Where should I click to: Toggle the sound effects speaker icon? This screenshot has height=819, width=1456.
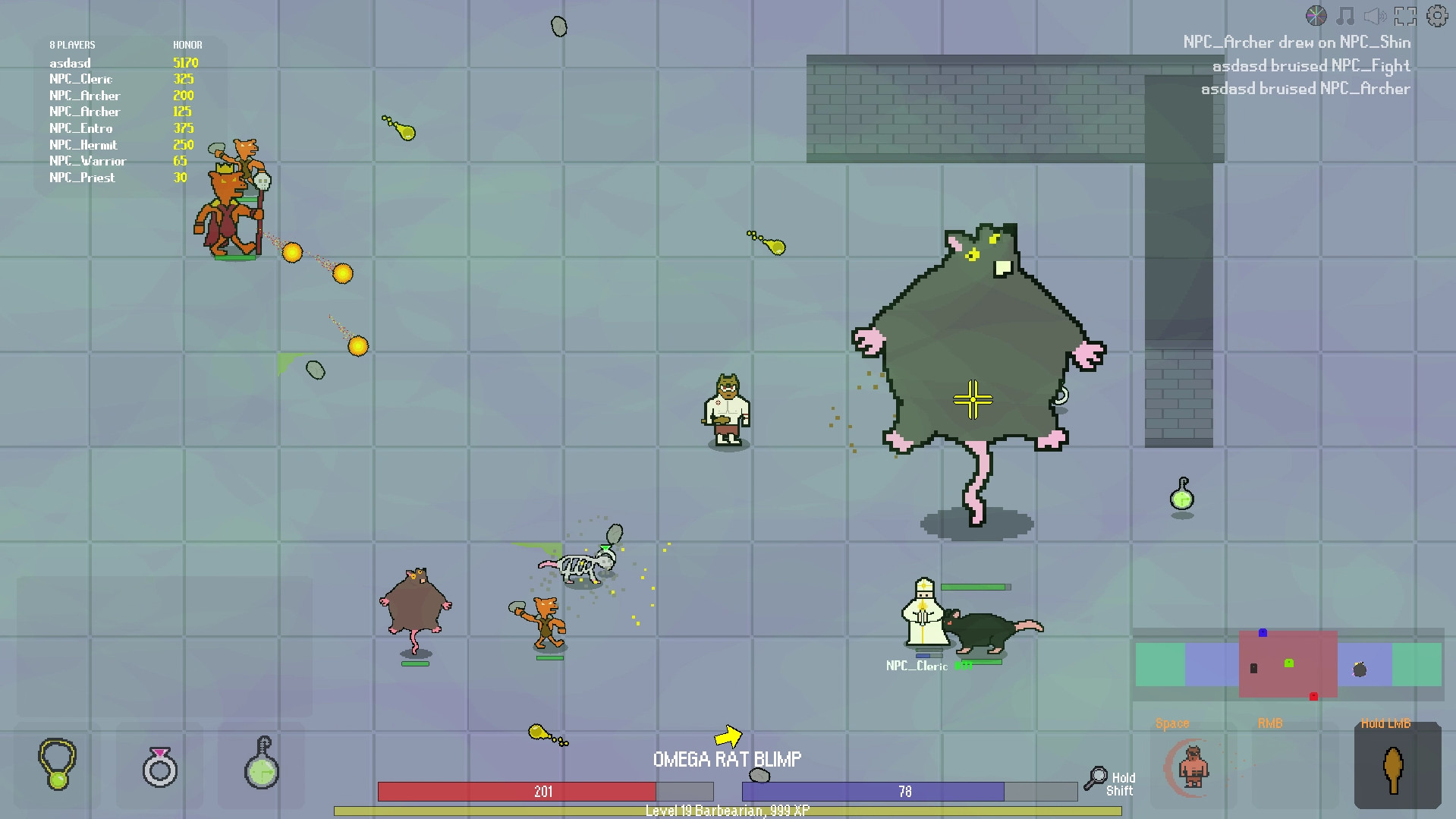point(1374,14)
